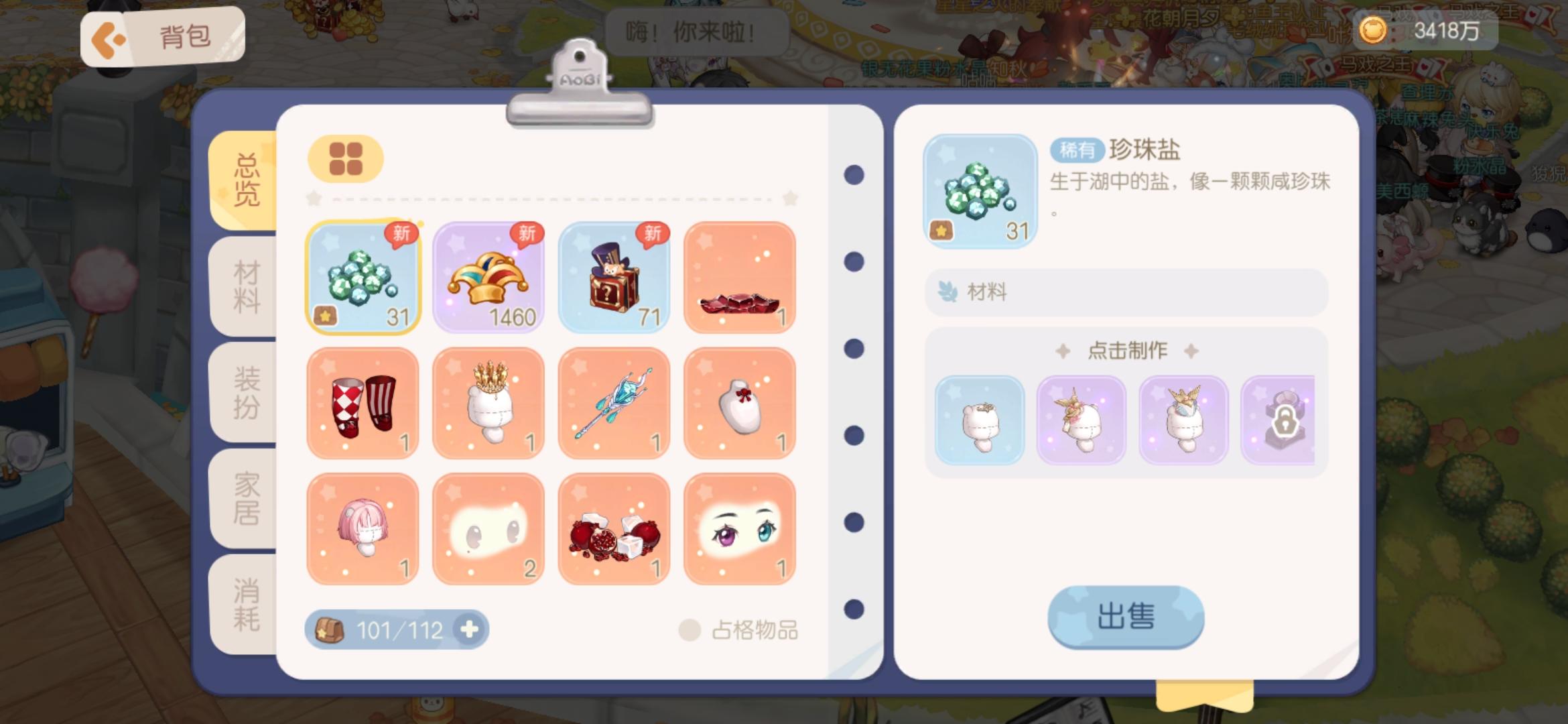Select the diamond-patterned striped stockings item
Image resolution: width=1568 pixels, height=724 pixels.
pos(363,403)
